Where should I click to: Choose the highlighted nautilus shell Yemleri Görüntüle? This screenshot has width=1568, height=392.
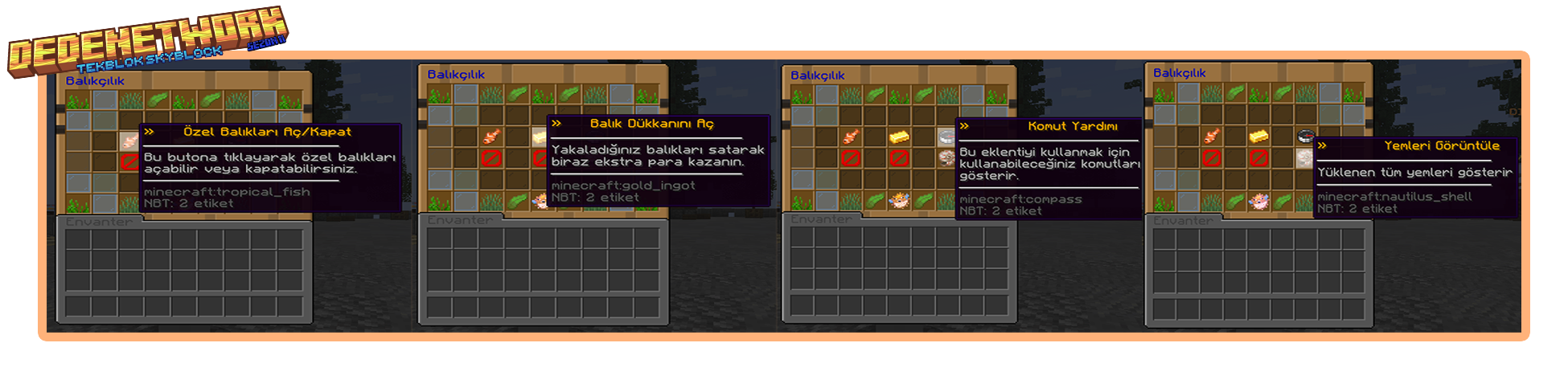point(1304,157)
